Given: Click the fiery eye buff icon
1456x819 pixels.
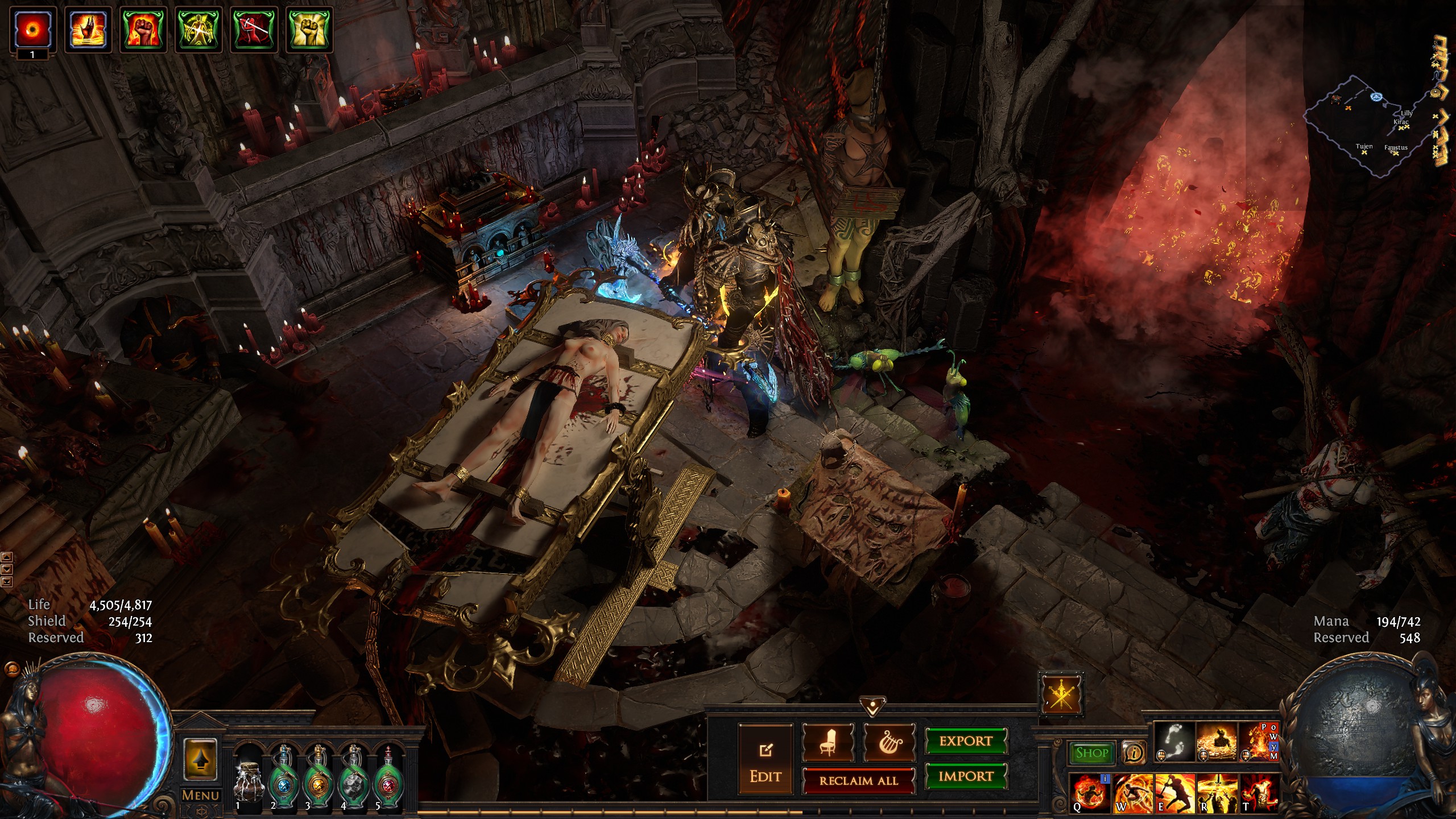Looking at the screenshot, I should point(32,28).
